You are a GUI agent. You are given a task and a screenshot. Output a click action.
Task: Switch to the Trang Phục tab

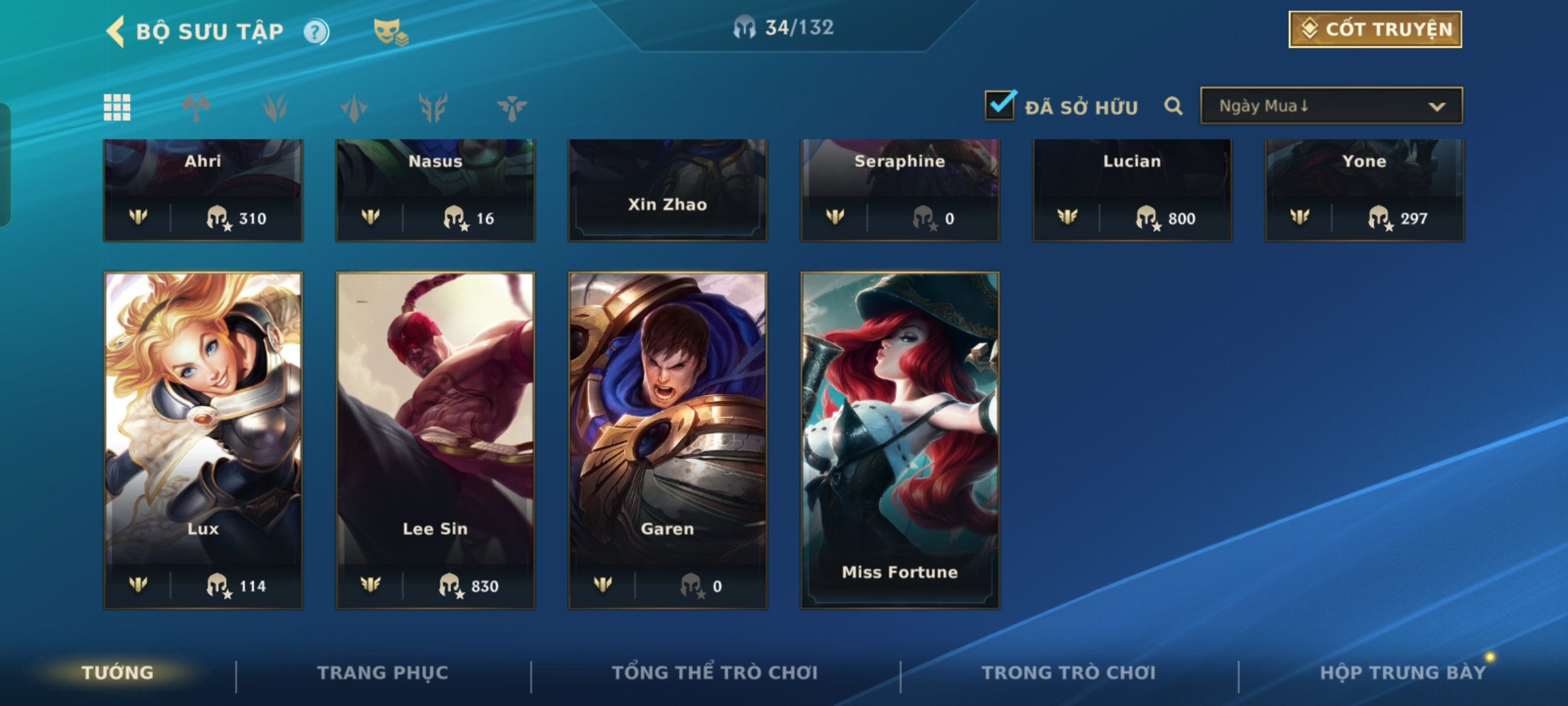(x=383, y=673)
